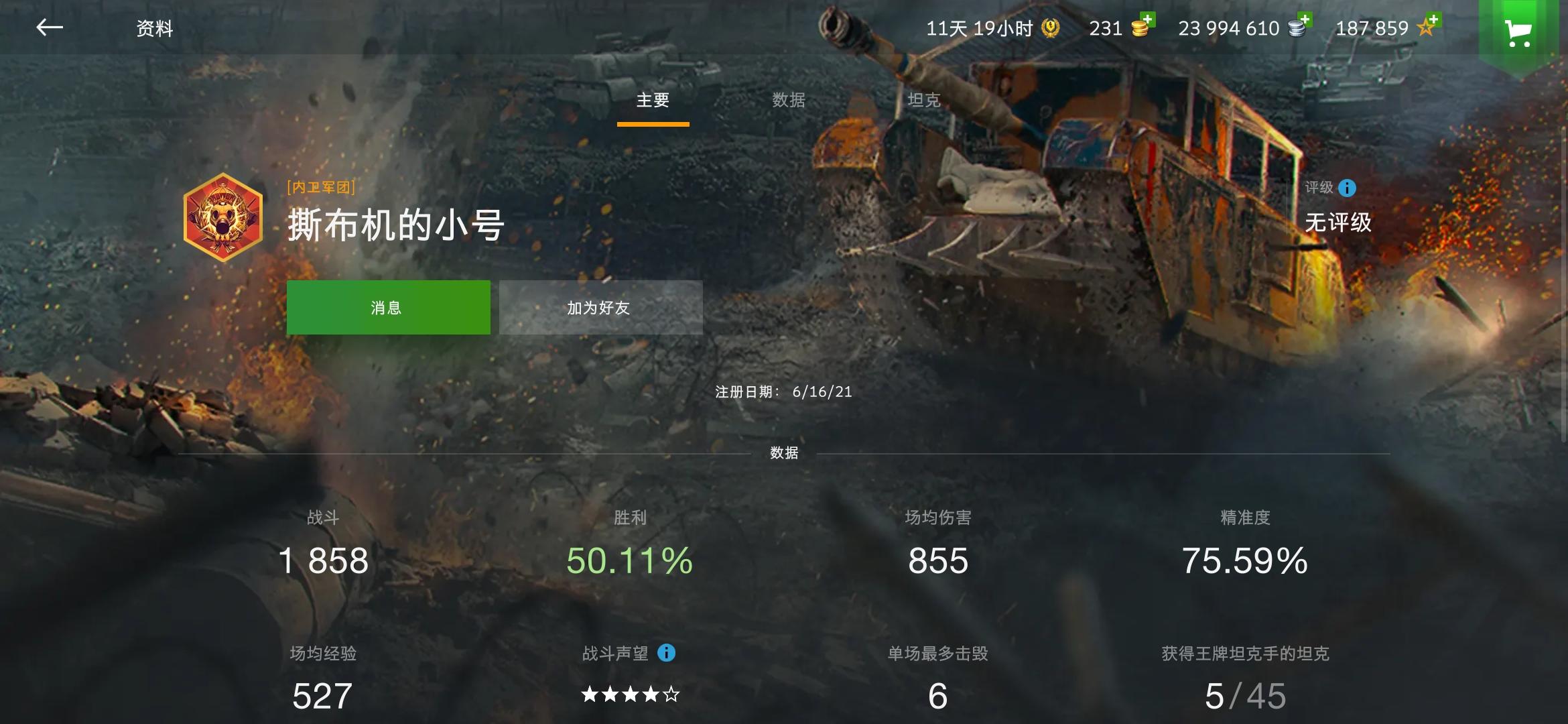Add player as friend via 加为好友
The width and height of the screenshot is (1568, 724).
pyautogui.click(x=600, y=307)
